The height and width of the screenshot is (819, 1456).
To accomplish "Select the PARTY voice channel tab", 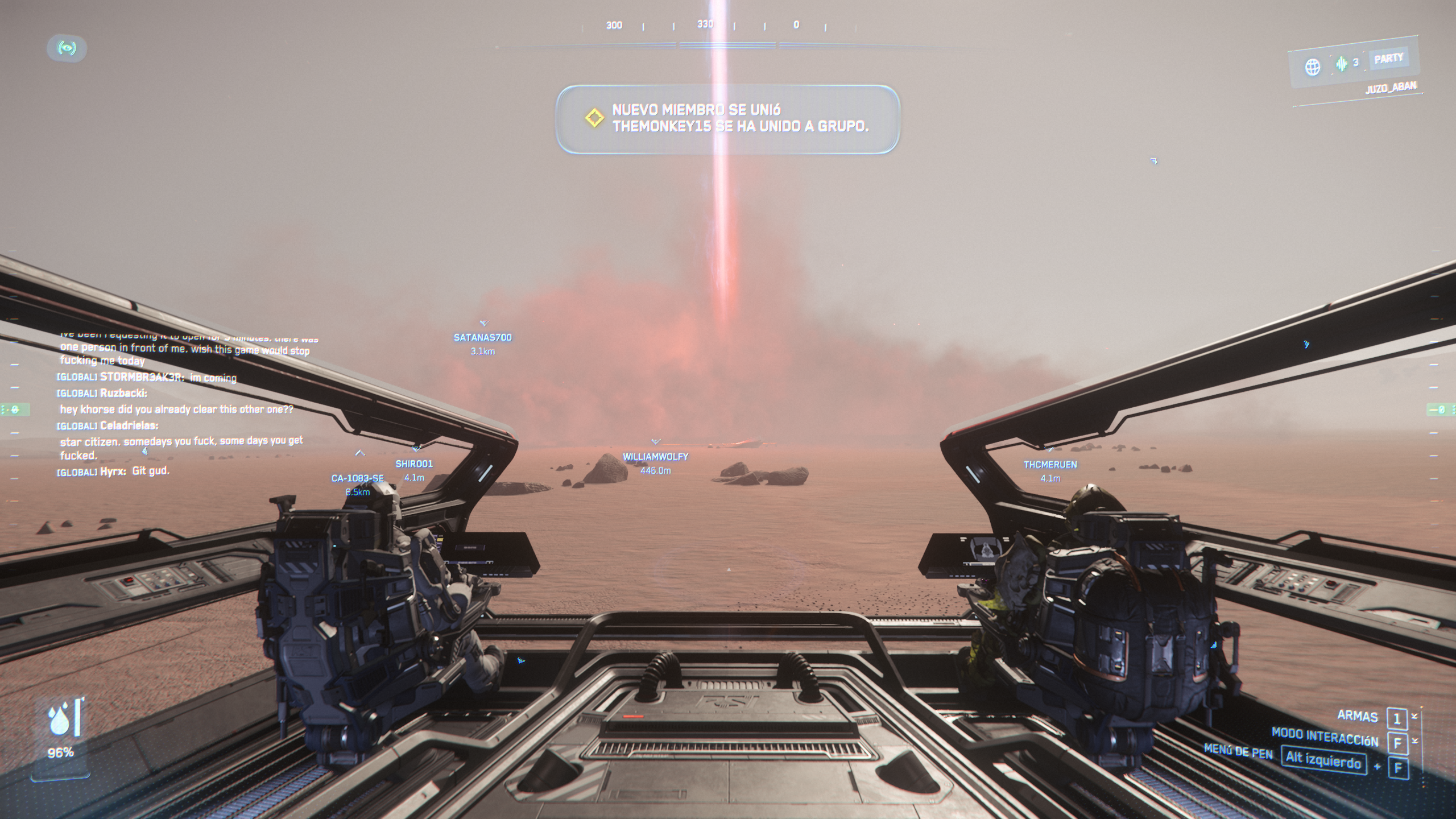I will coord(1388,59).
